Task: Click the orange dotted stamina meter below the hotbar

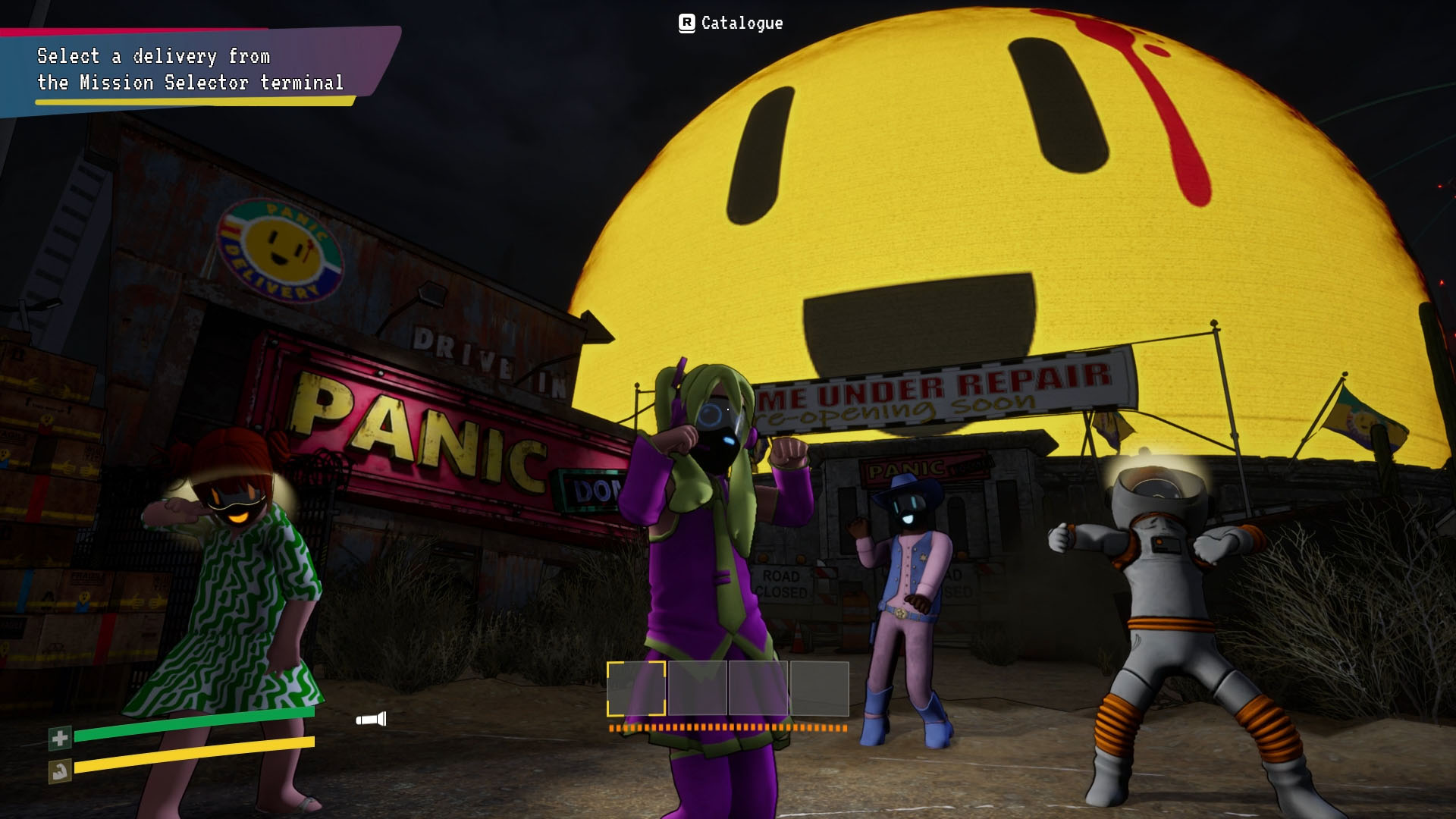Action: click(728, 728)
